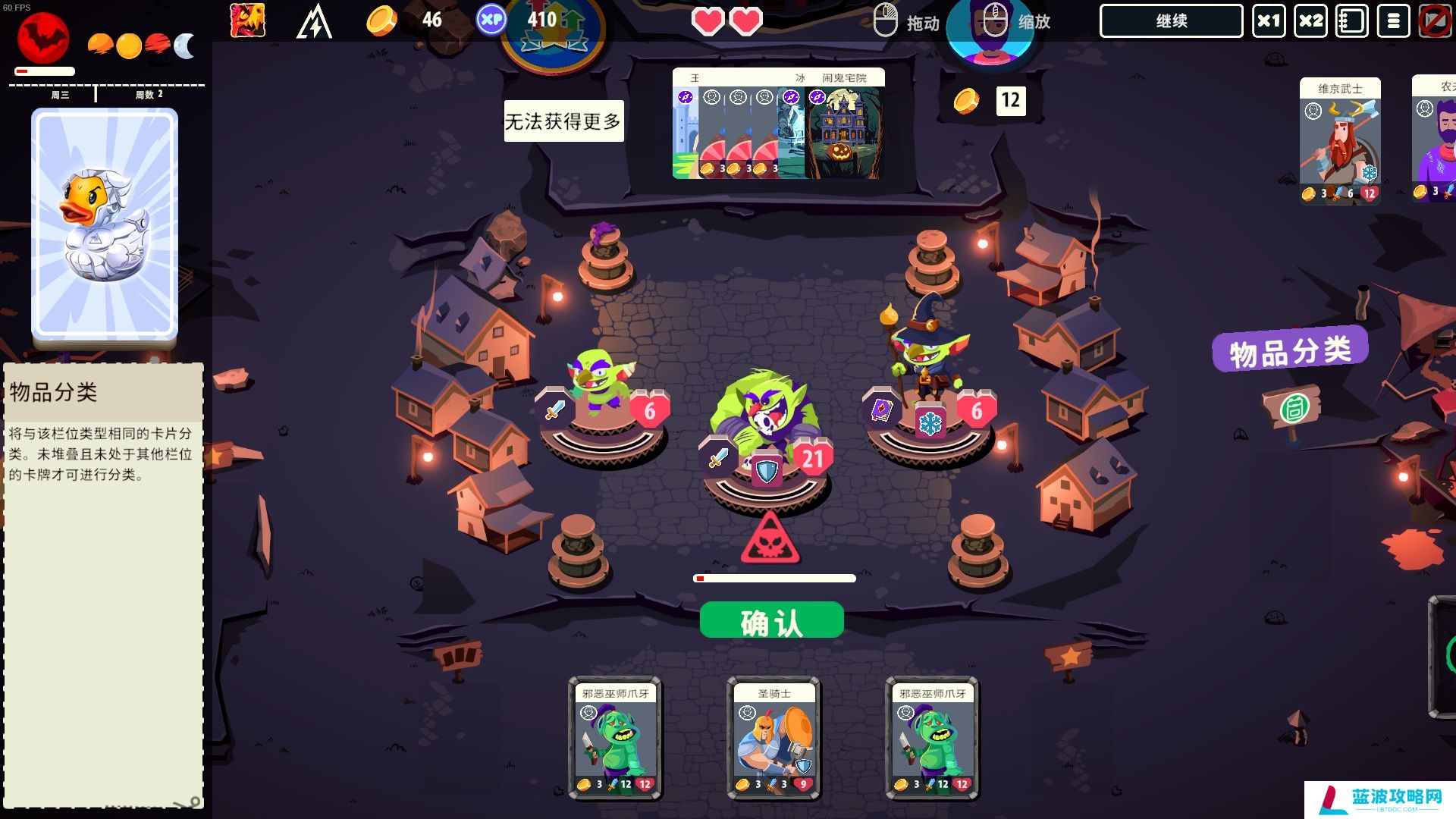Open the three-line menu button

(1393, 21)
